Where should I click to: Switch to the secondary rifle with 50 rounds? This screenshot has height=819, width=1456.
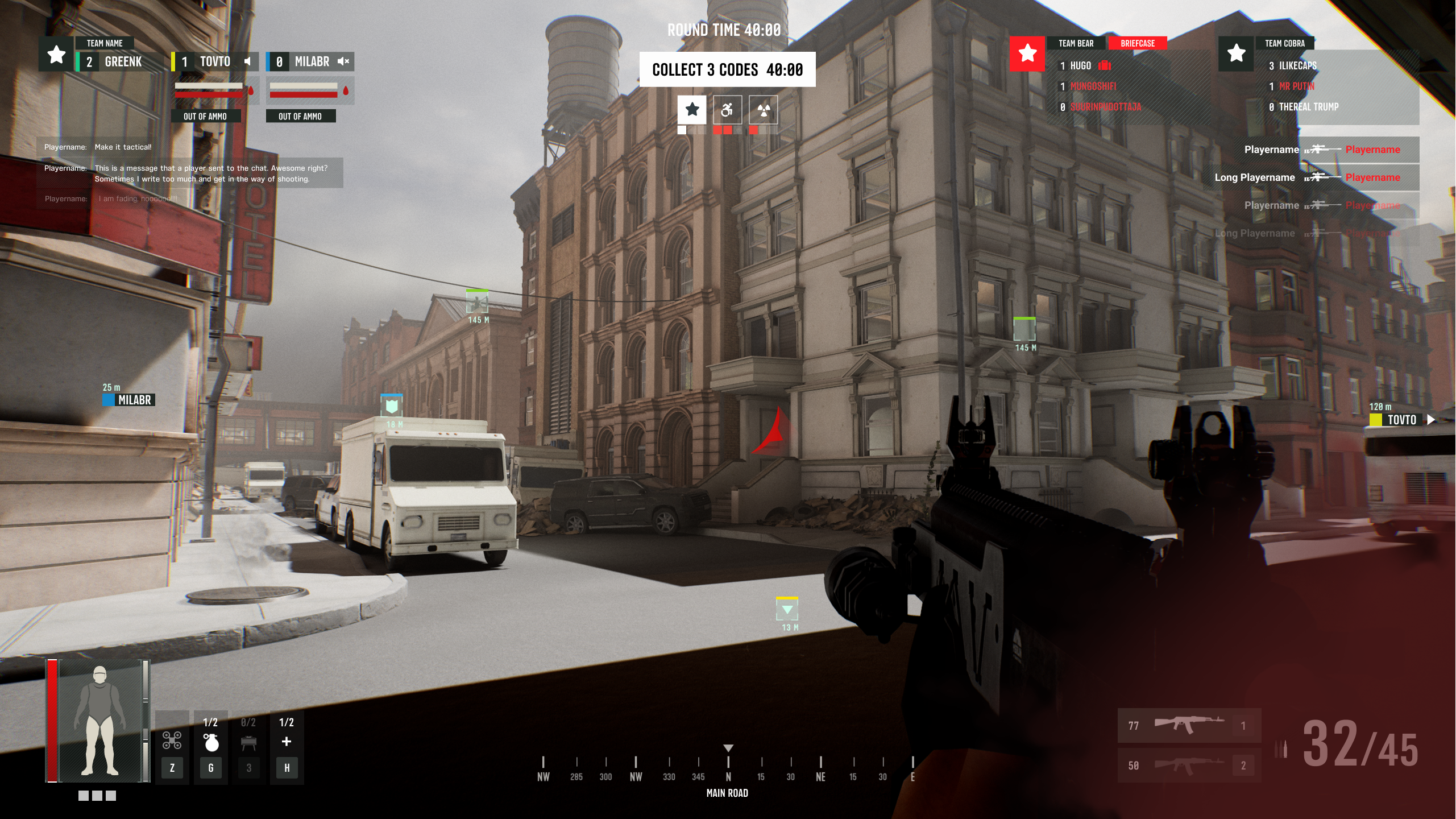1189,765
